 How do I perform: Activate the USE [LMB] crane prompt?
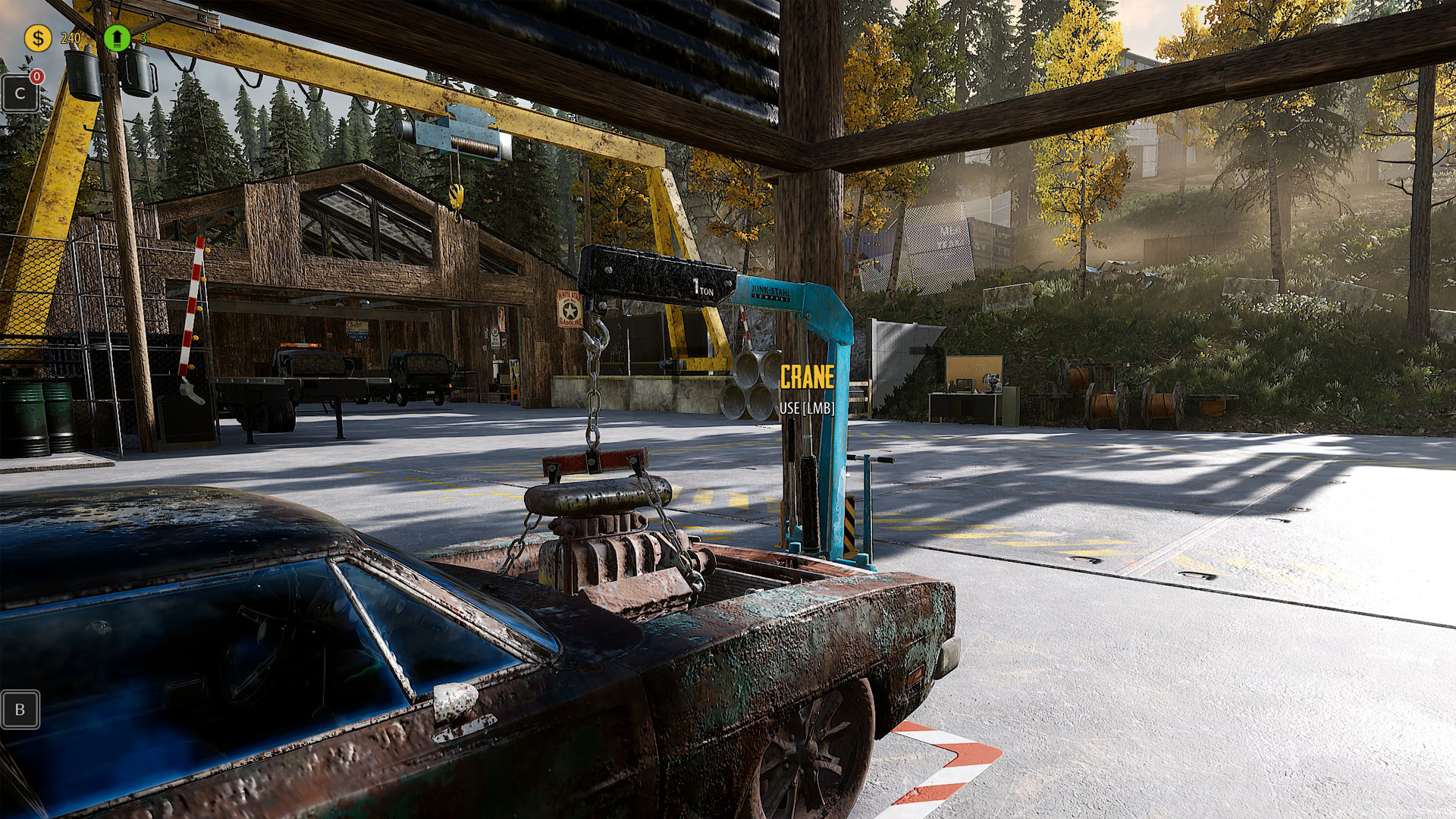point(805,407)
